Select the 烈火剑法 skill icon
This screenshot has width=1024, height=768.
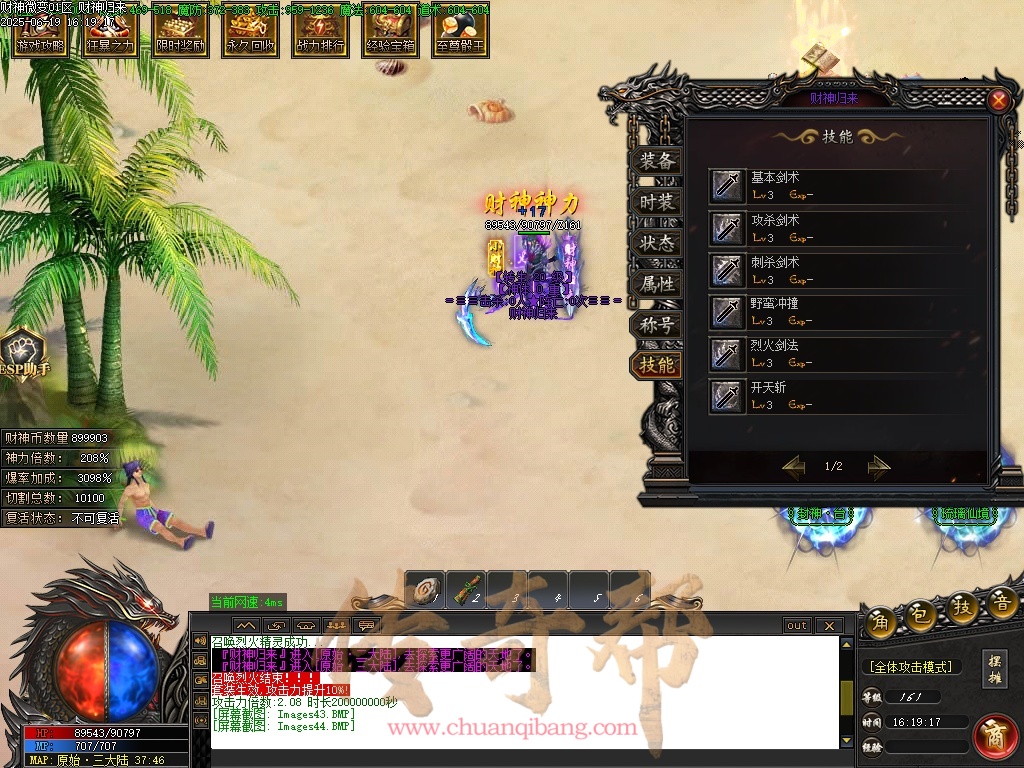coord(726,354)
